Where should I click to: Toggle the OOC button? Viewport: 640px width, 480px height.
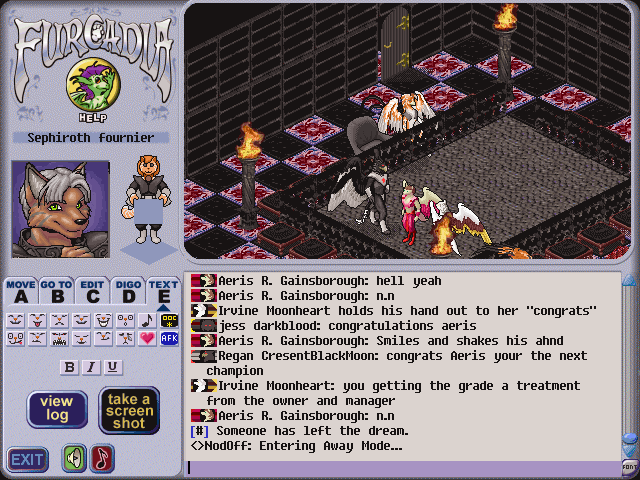(169, 321)
